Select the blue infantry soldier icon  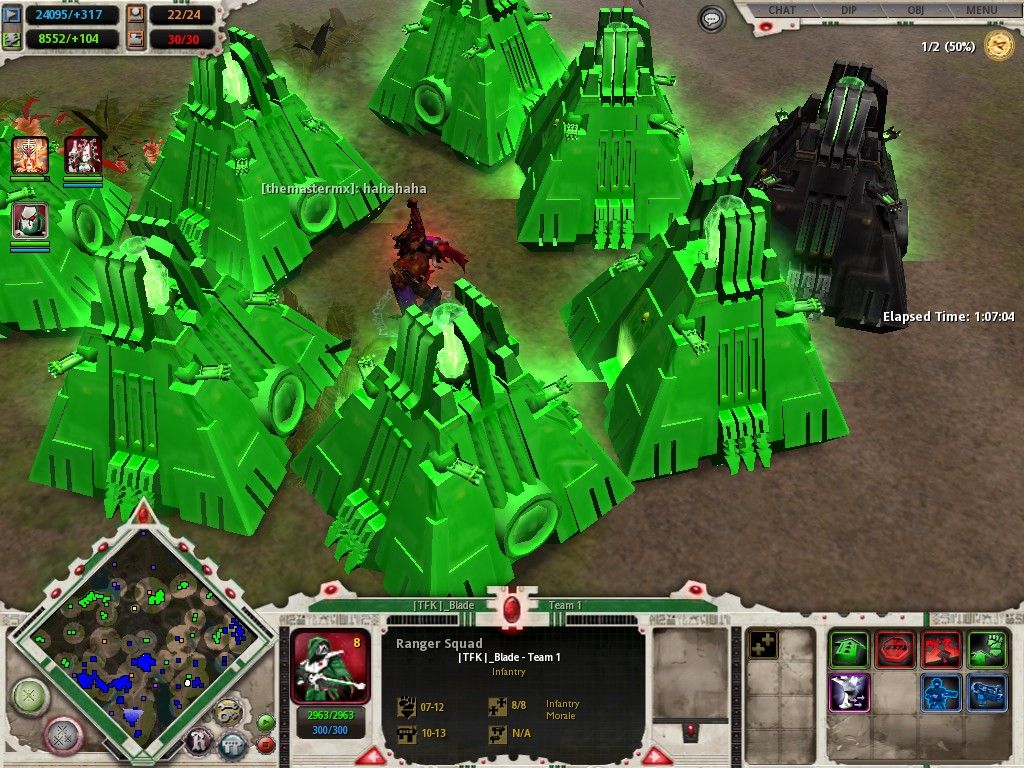pos(941,693)
